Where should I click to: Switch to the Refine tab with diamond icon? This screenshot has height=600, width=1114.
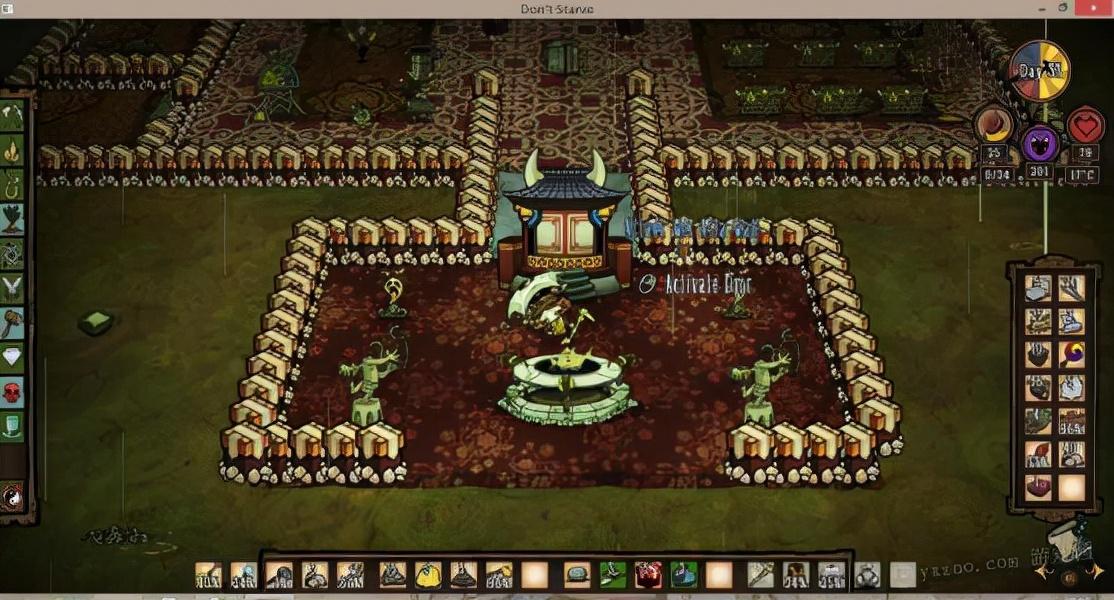(14, 357)
